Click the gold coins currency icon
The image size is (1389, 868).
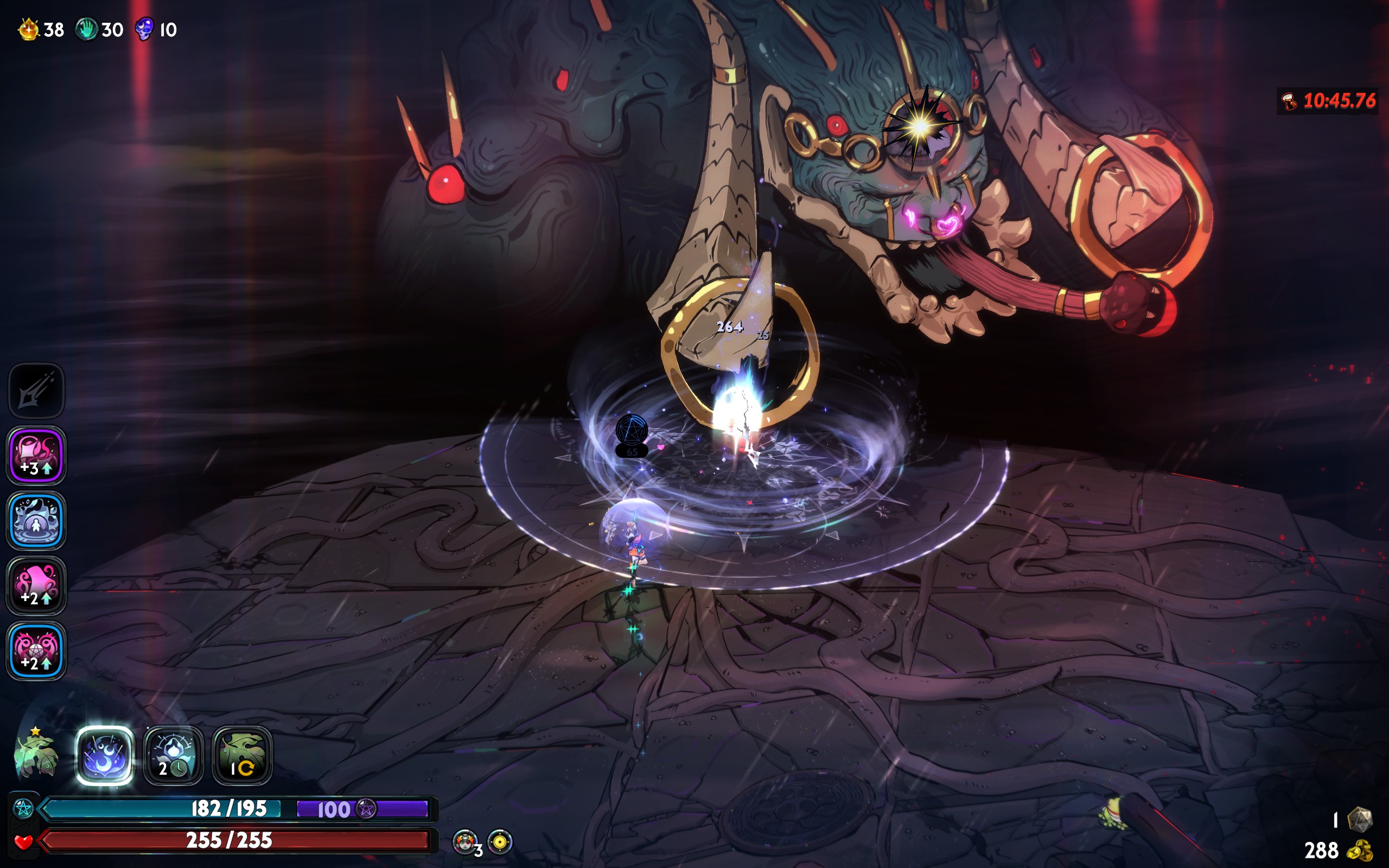(1359, 850)
